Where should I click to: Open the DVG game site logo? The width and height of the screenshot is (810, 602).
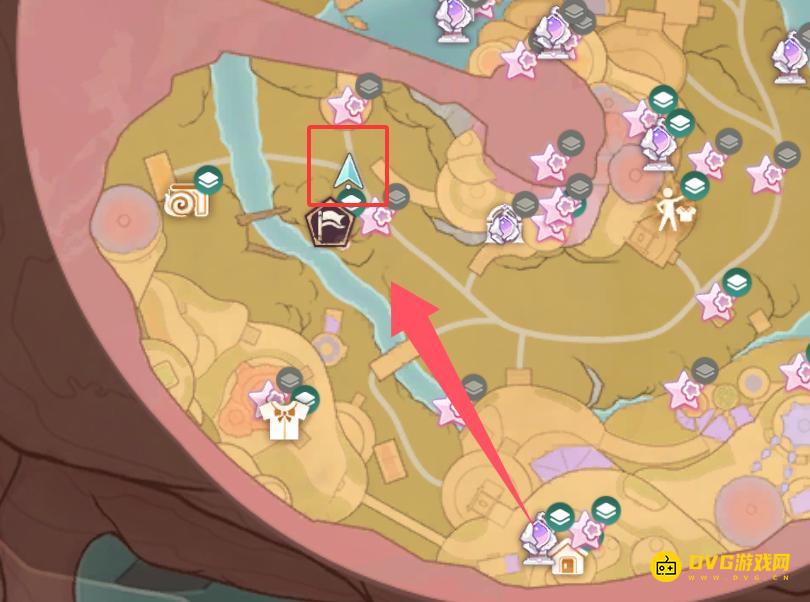point(722,567)
